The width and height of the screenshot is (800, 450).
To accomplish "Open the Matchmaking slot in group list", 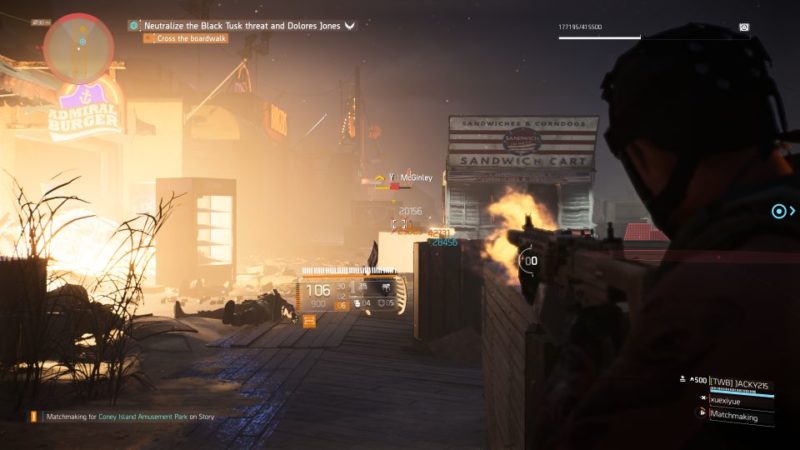I will 737,412.
